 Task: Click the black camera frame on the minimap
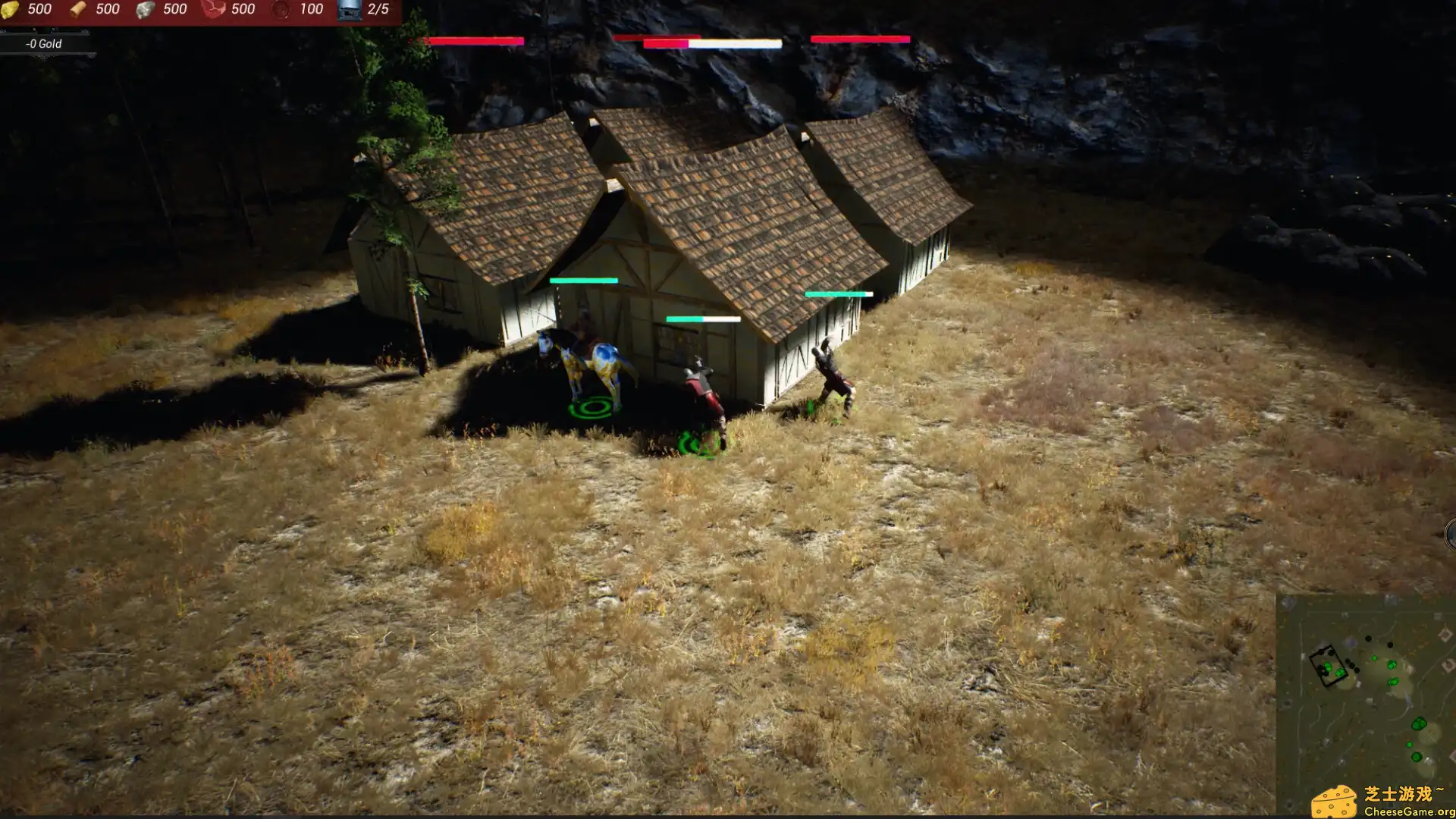(1329, 665)
